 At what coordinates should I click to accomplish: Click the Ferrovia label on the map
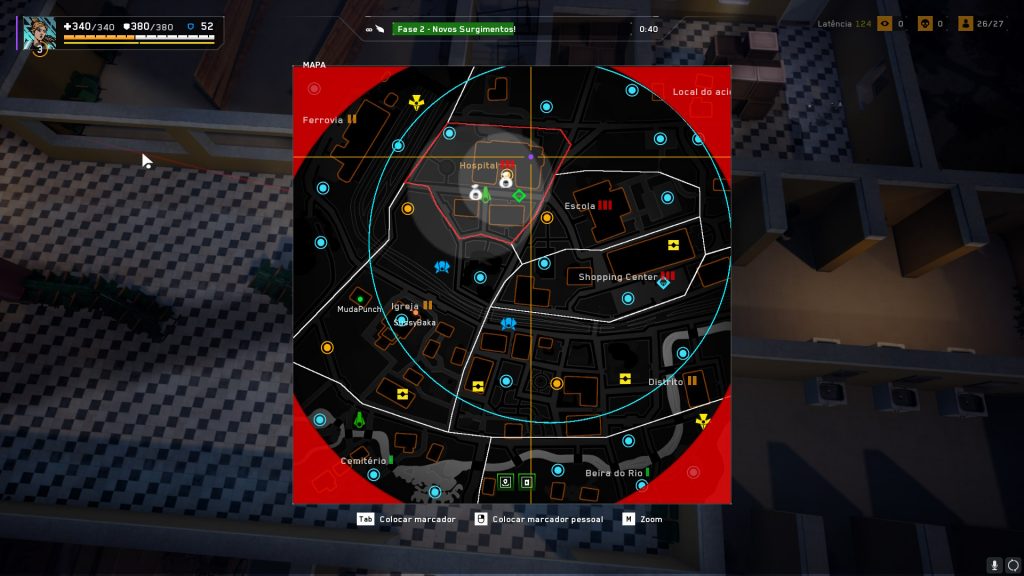(x=323, y=120)
